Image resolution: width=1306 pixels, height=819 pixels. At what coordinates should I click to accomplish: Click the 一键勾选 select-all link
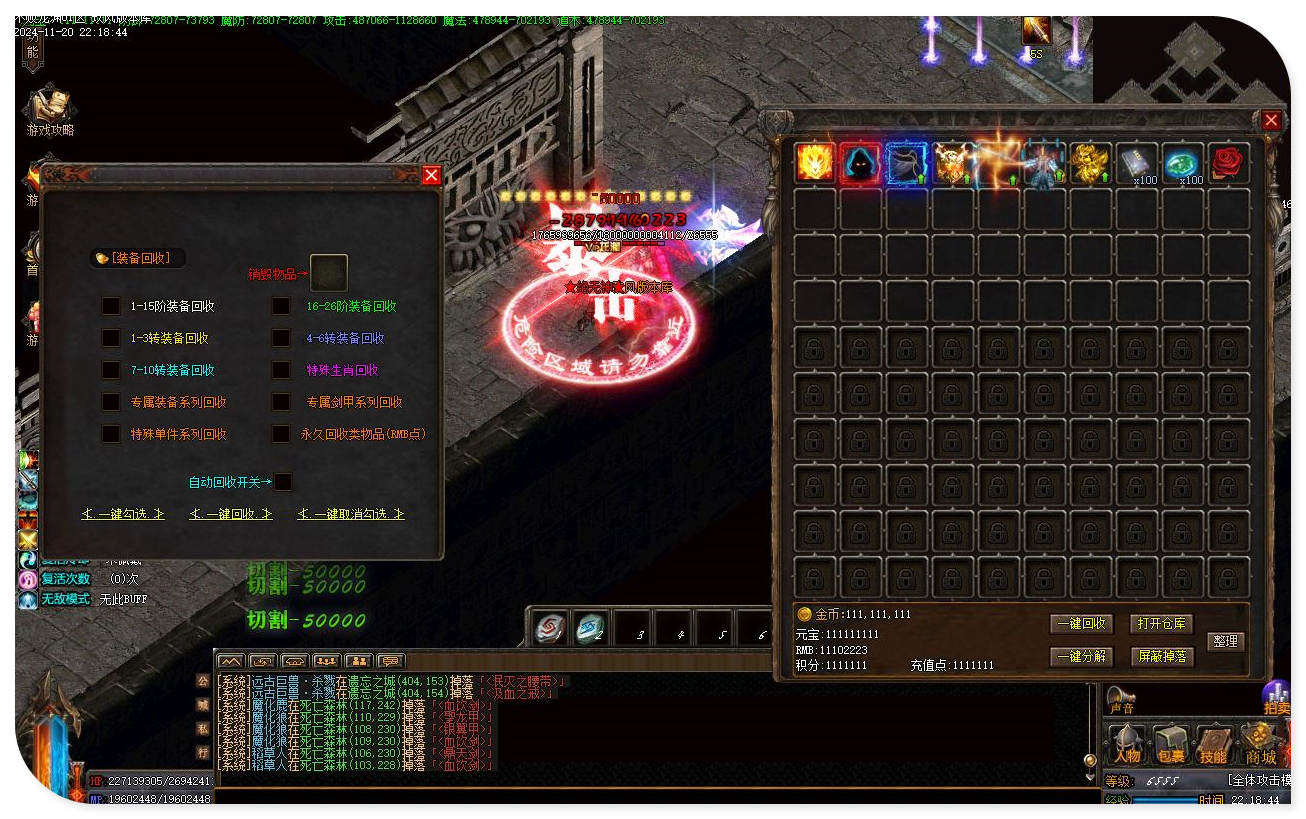pyautogui.click(x=123, y=514)
